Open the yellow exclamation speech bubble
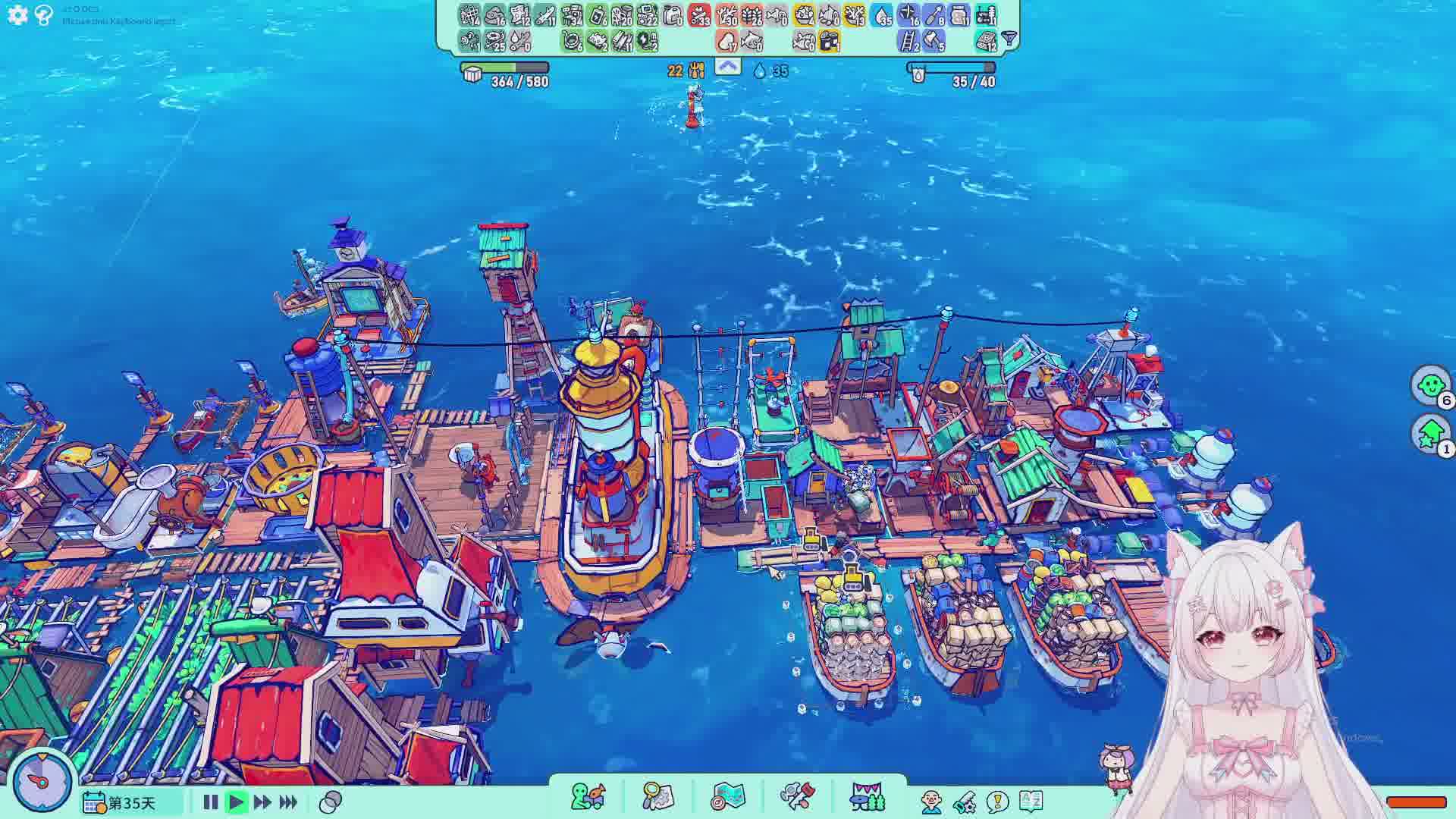This screenshot has height=819, width=1456. coord(998,802)
